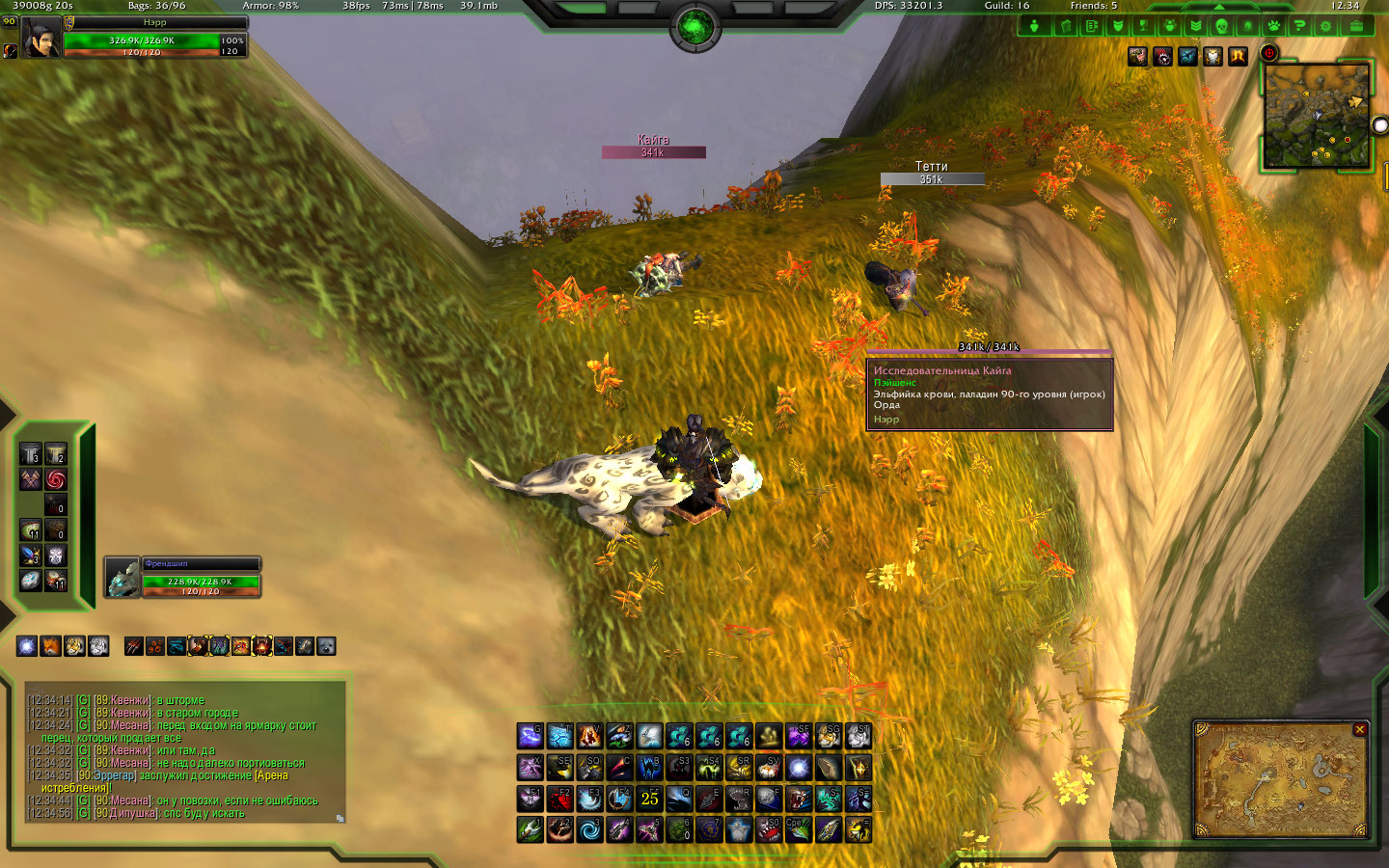The image size is (1389, 868).
Task: Toggle the red crosshair tracking button
Action: point(1269,54)
